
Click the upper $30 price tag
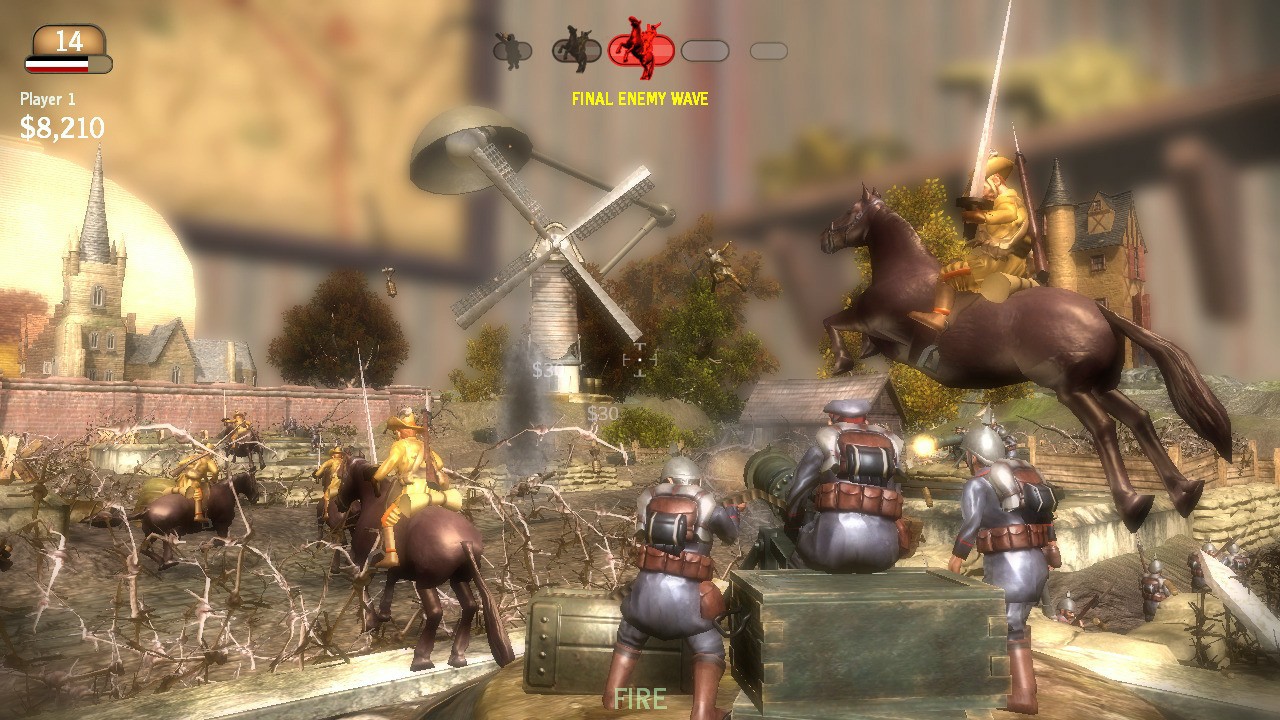(543, 370)
